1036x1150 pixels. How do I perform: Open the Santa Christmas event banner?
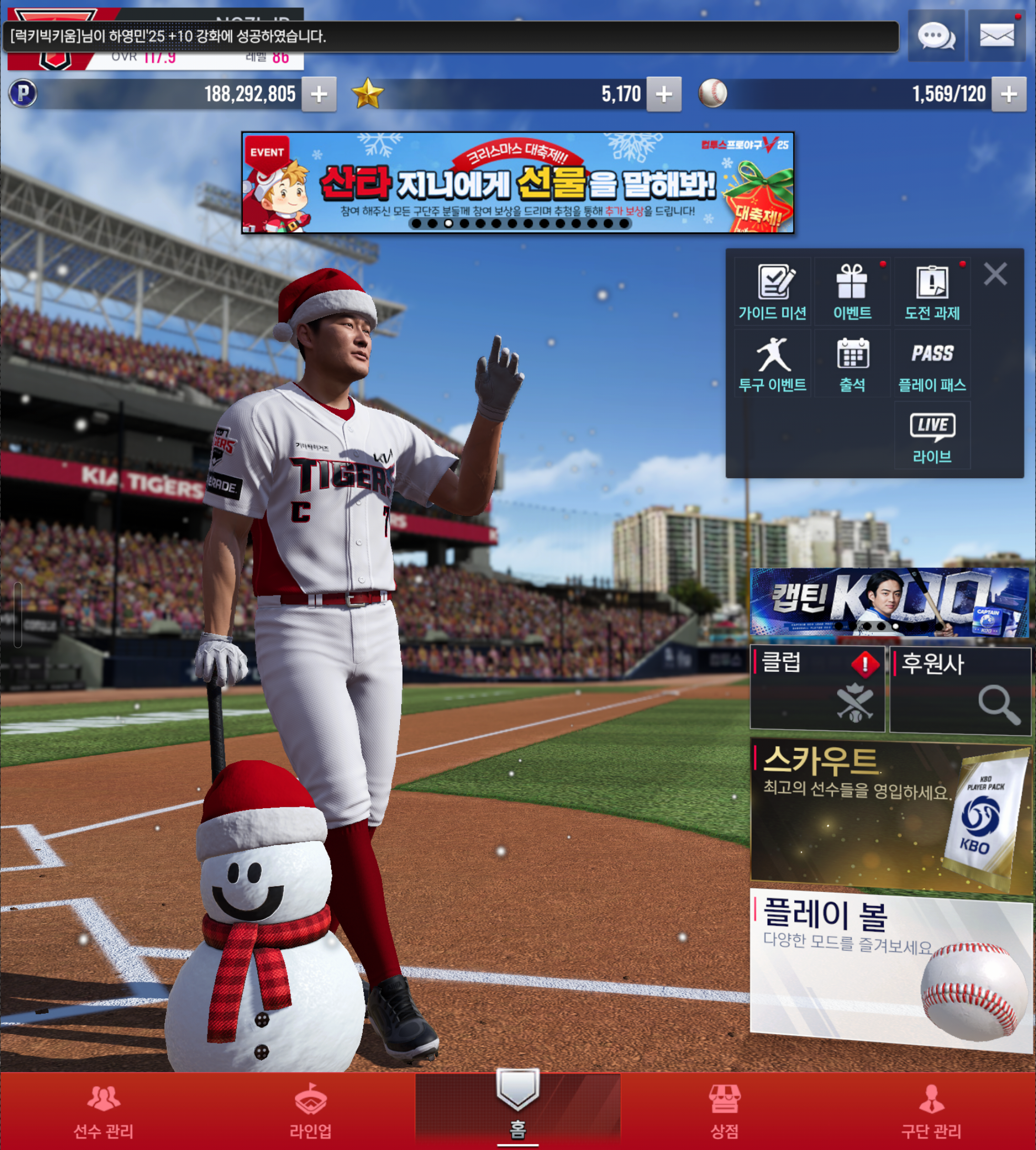517,182
